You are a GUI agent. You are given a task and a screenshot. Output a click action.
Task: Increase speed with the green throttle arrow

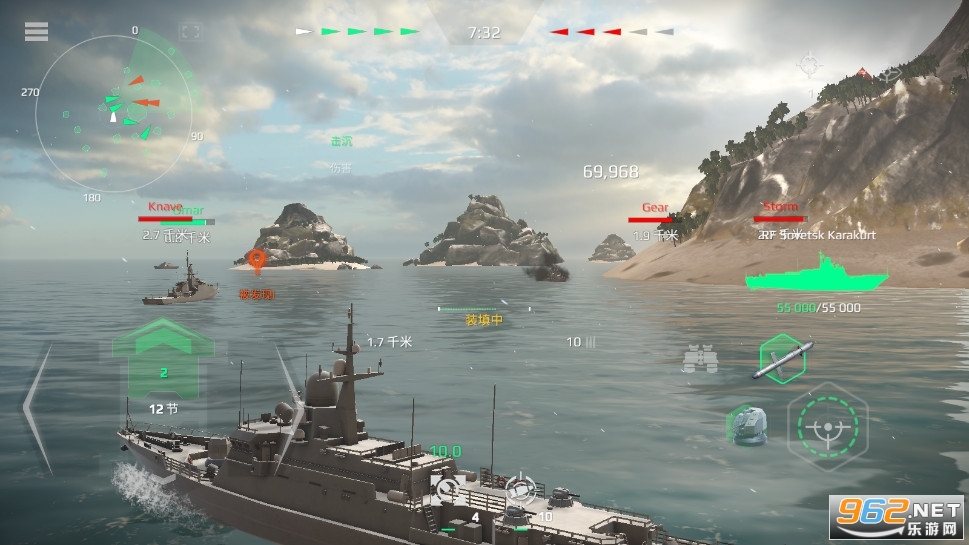(164, 338)
